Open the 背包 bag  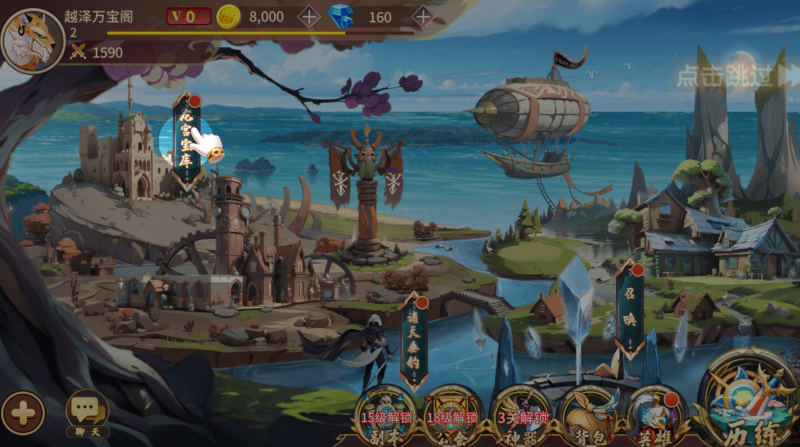pos(587,413)
